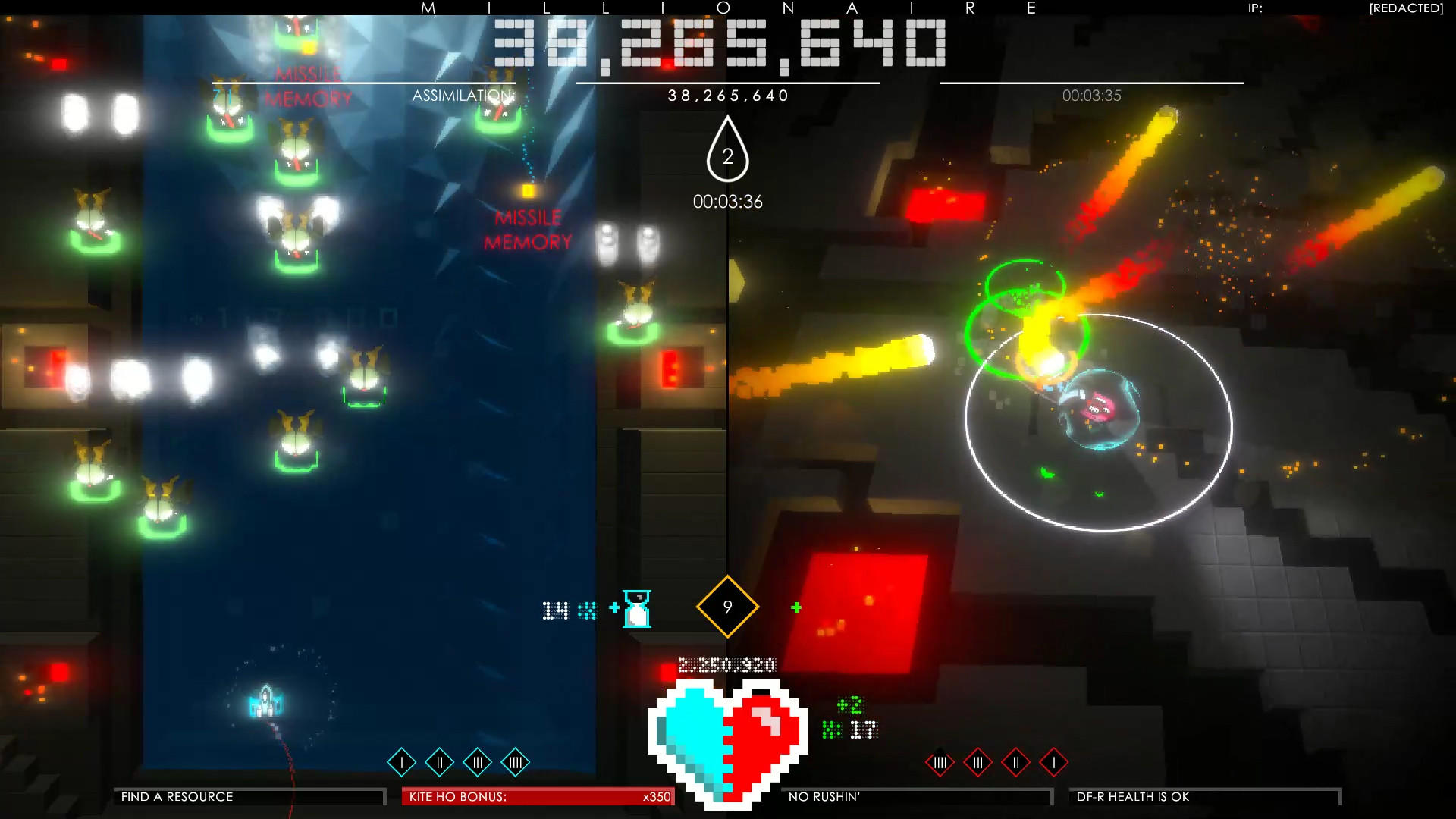Expand the FIND A RESOURCE status bar
Viewport: 1456px width, 819px height.
click(250, 797)
